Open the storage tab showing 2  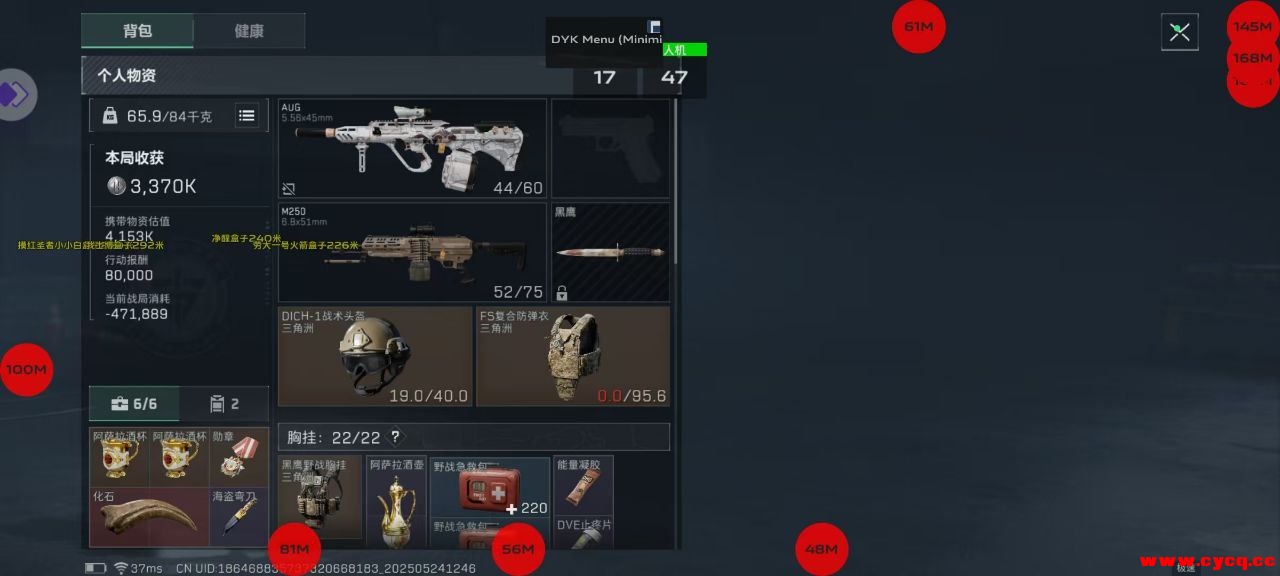tap(224, 404)
